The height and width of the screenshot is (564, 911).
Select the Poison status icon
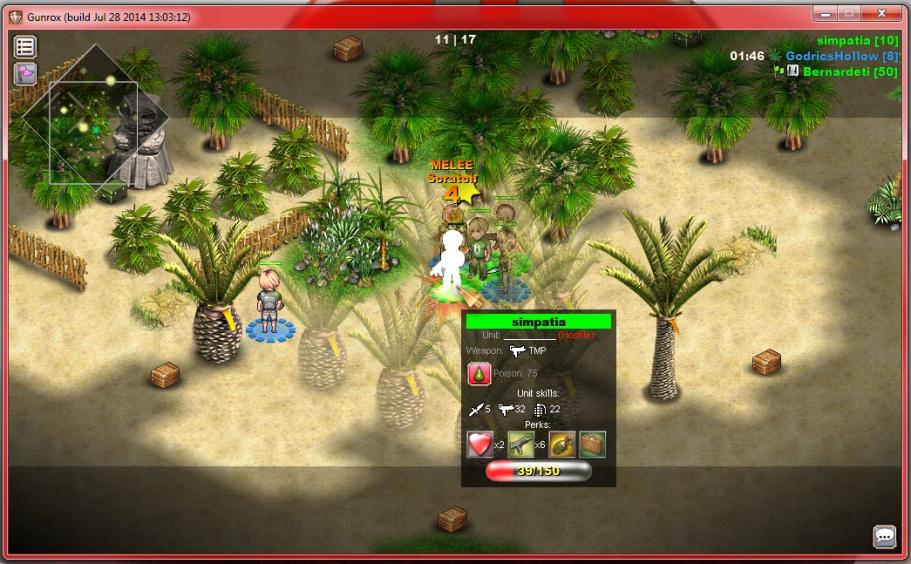click(x=479, y=374)
